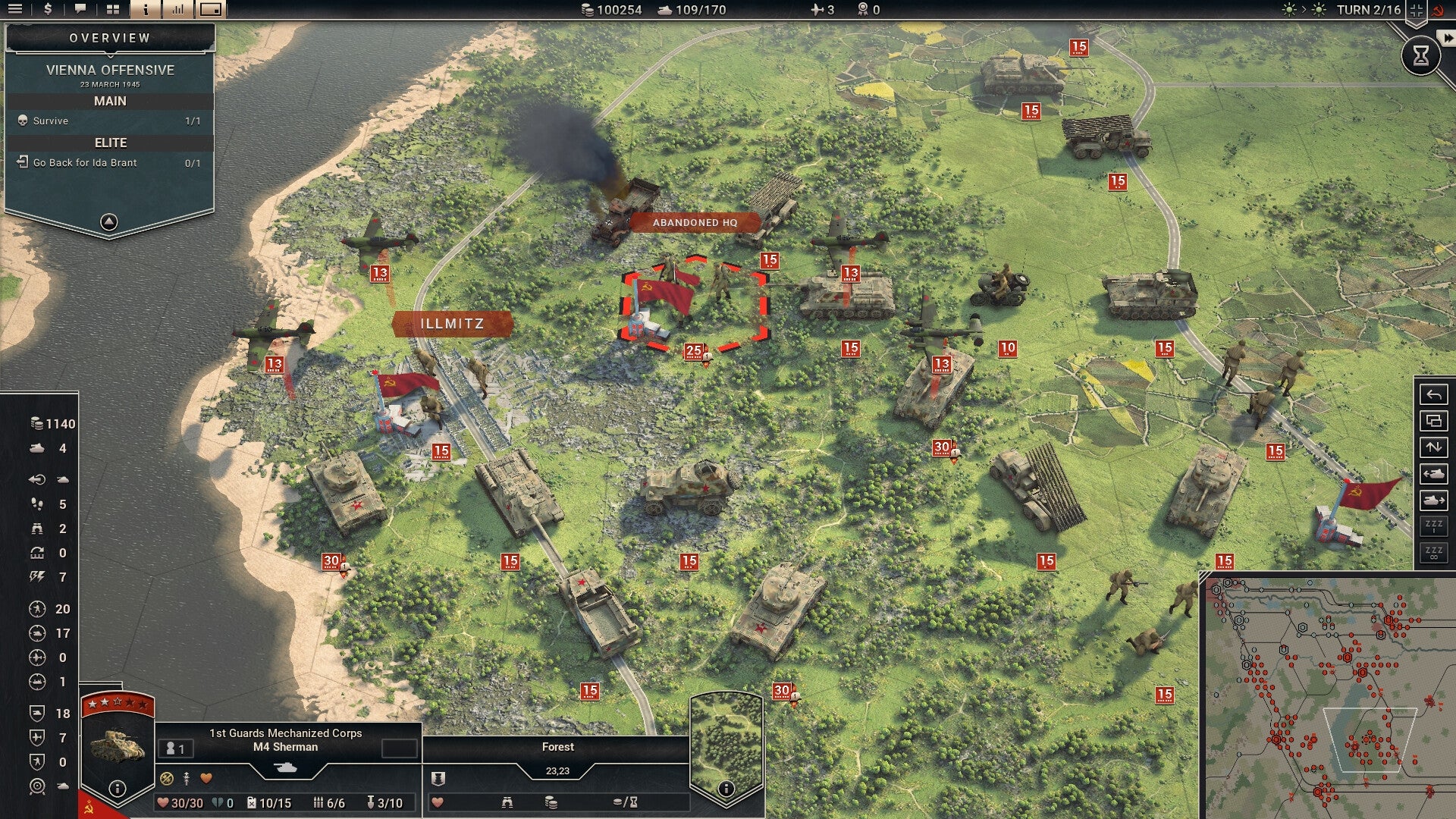The width and height of the screenshot is (1456, 819).
Task: Click the next-unit tank icon with right arrow
Action: point(1433,499)
